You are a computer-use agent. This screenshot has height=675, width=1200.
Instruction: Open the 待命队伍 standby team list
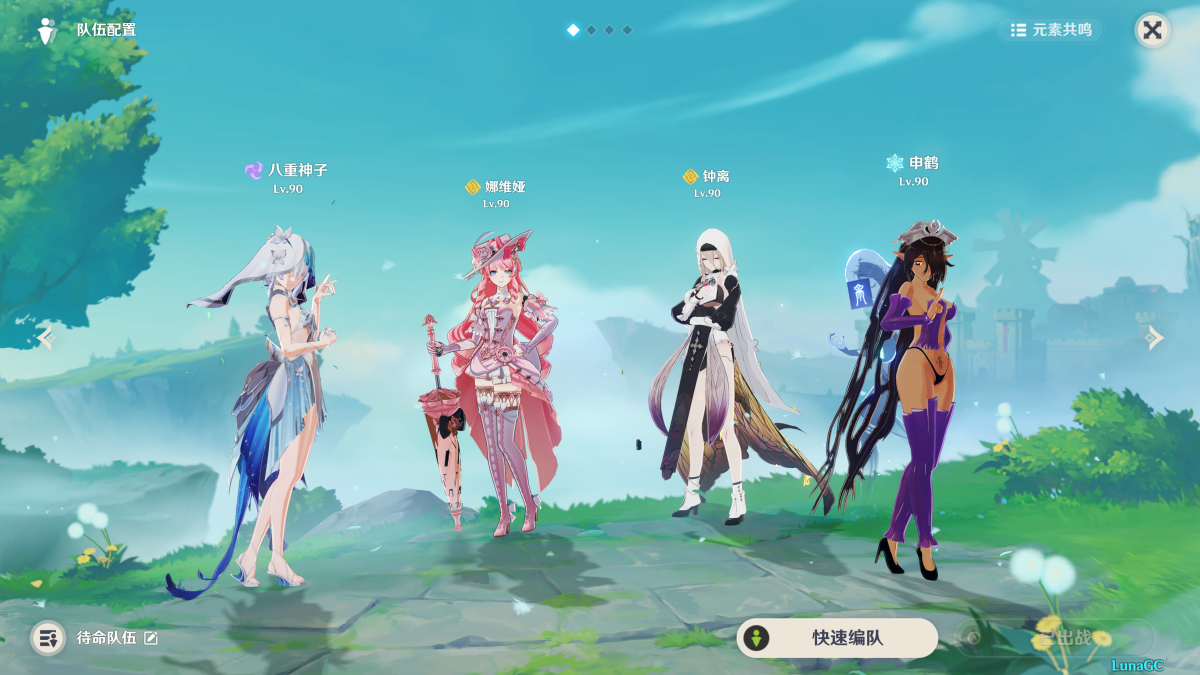48,638
